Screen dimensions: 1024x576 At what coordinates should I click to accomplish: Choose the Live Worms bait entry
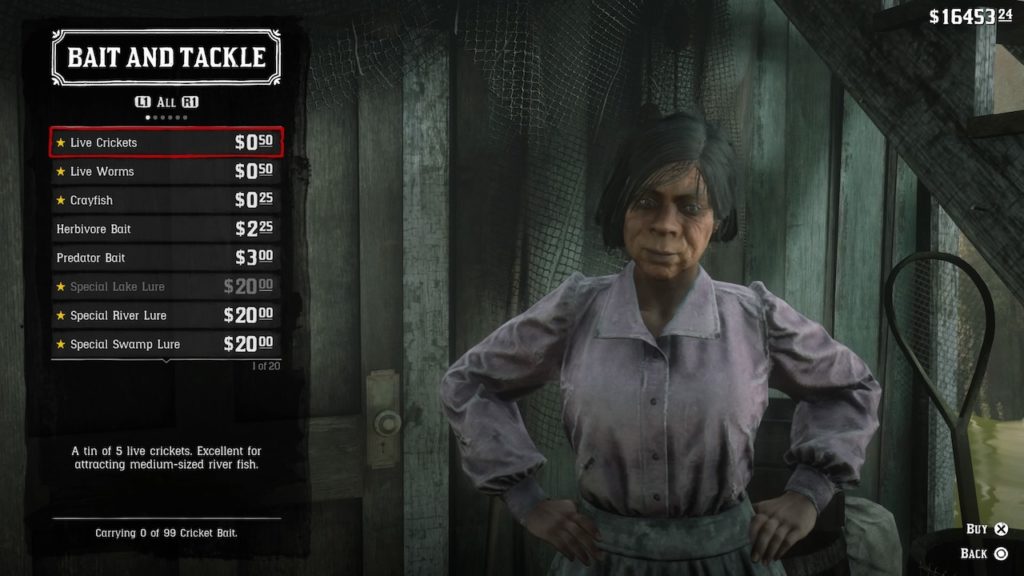tap(166, 171)
